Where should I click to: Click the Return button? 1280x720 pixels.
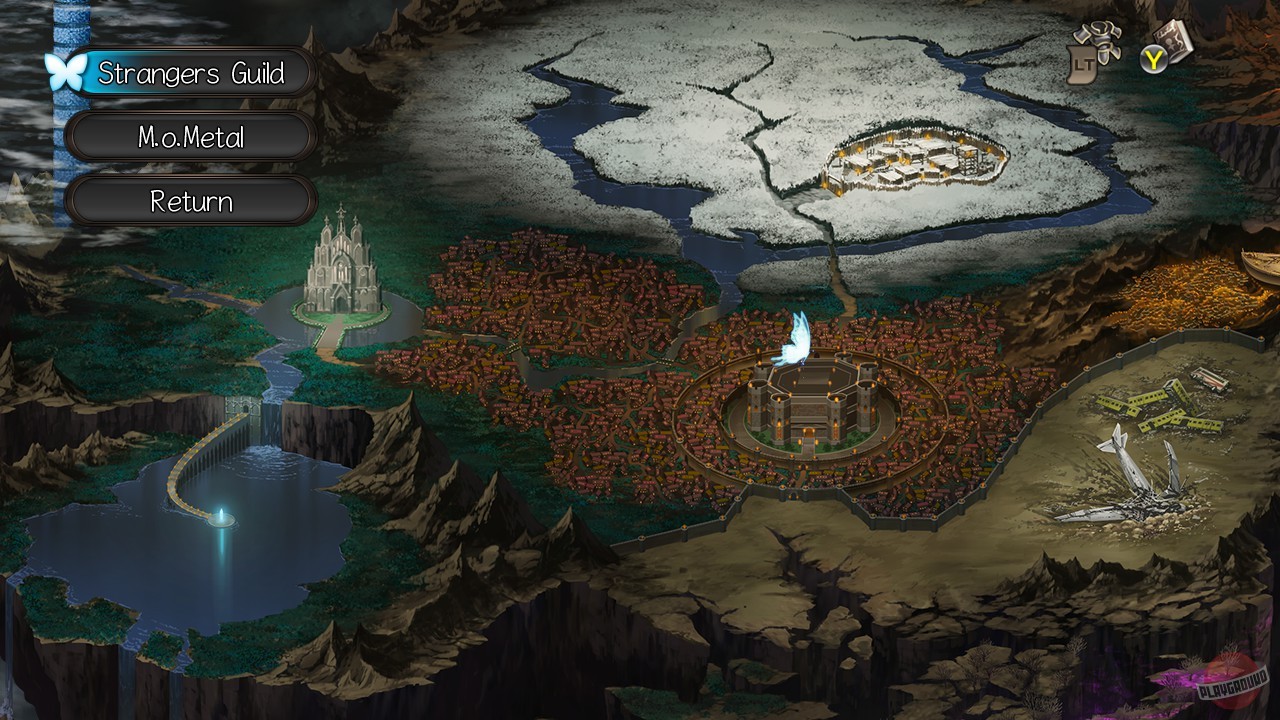click(190, 201)
